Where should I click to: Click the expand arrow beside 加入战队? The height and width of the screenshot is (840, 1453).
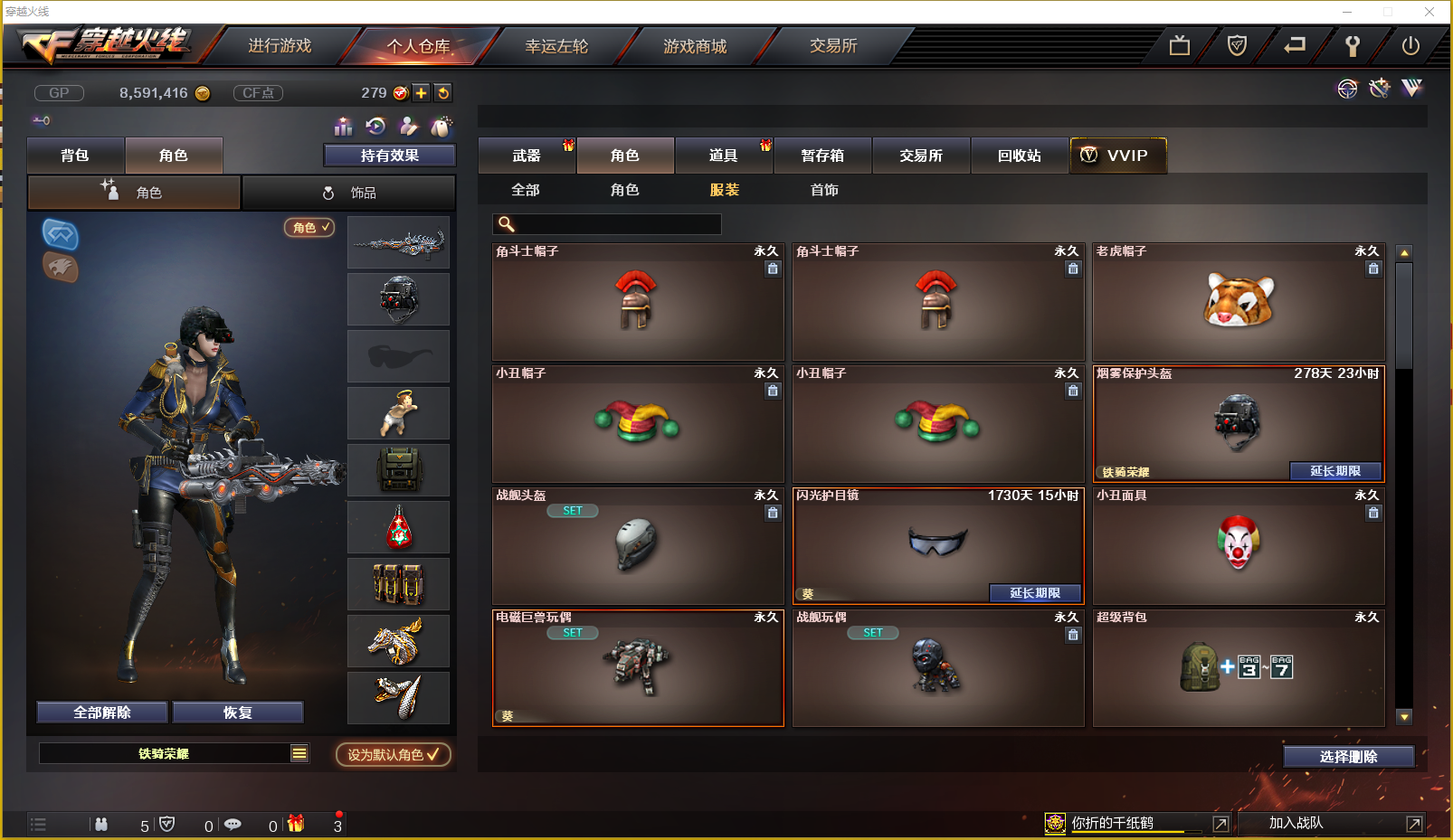tap(1414, 823)
